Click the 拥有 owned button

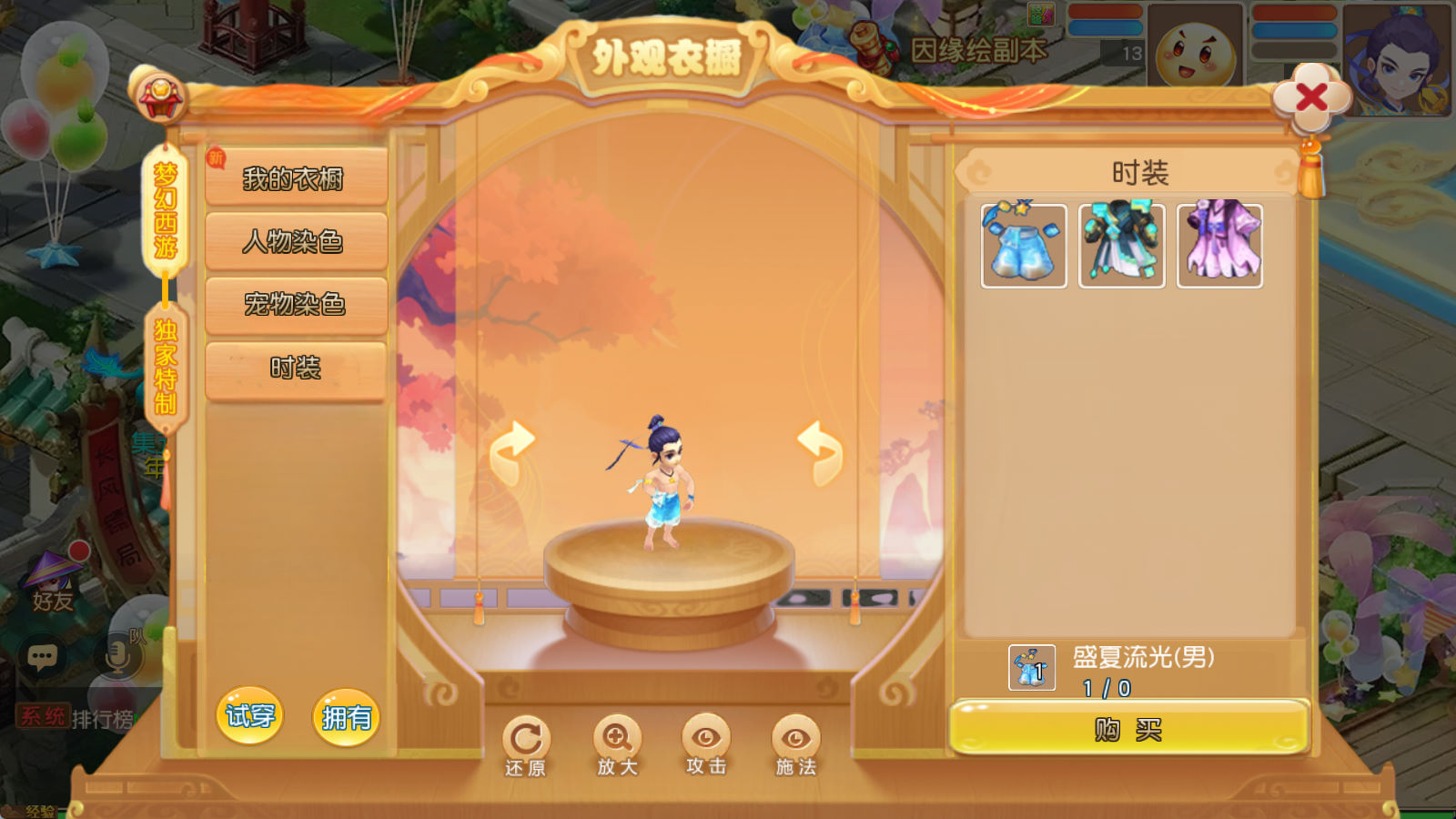(x=346, y=718)
